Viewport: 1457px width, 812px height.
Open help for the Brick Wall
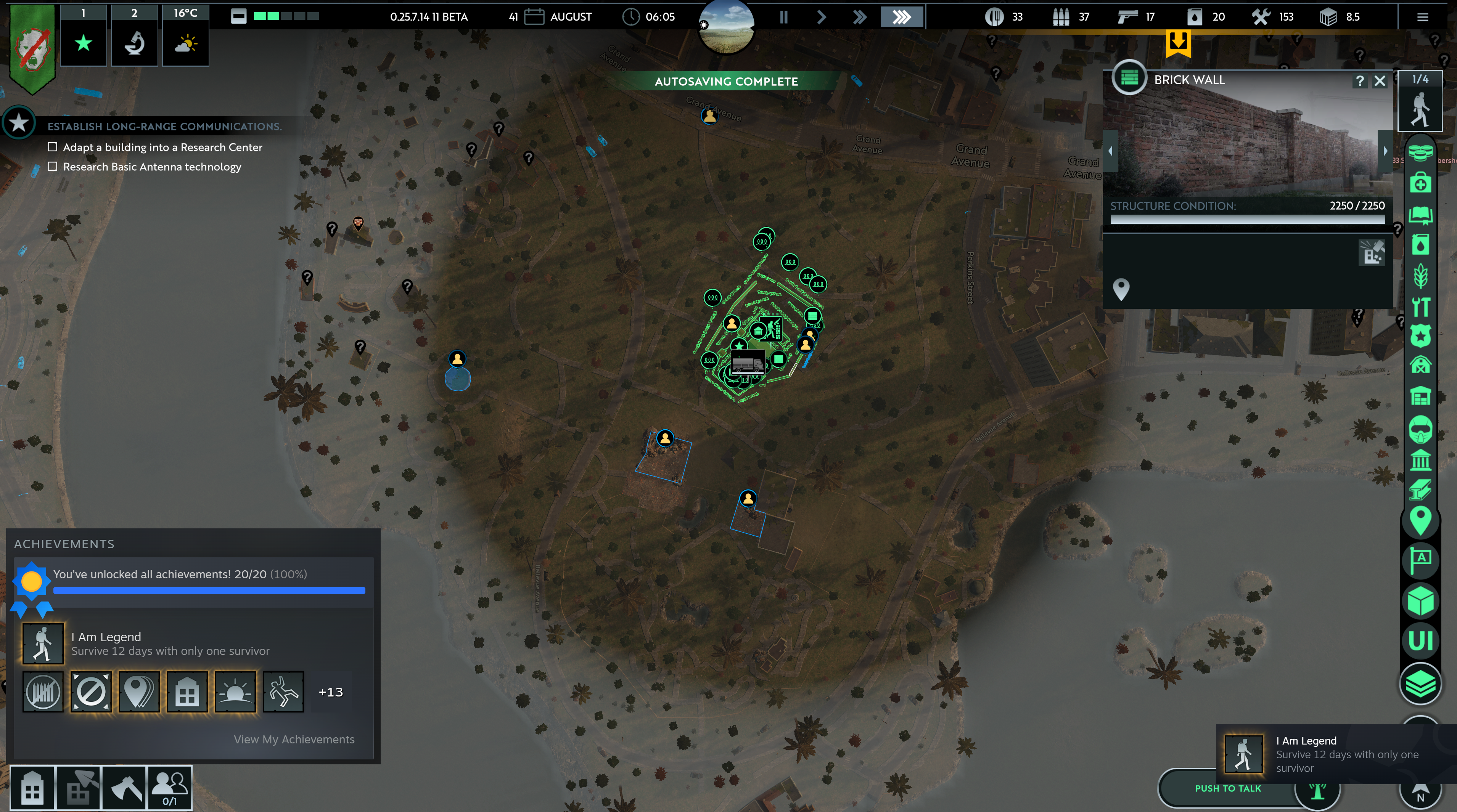1360,81
